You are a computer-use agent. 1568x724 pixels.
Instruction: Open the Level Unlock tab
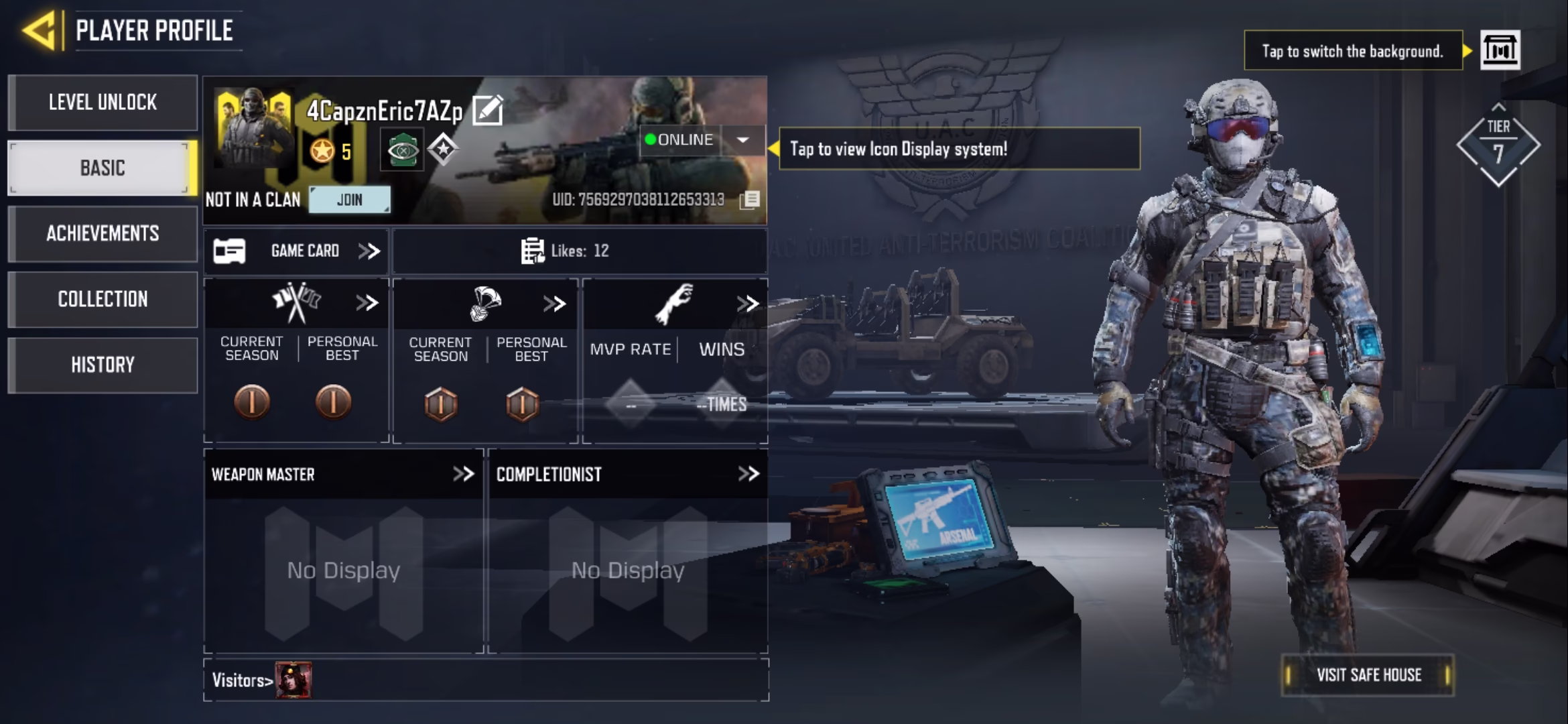pos(103,103)
